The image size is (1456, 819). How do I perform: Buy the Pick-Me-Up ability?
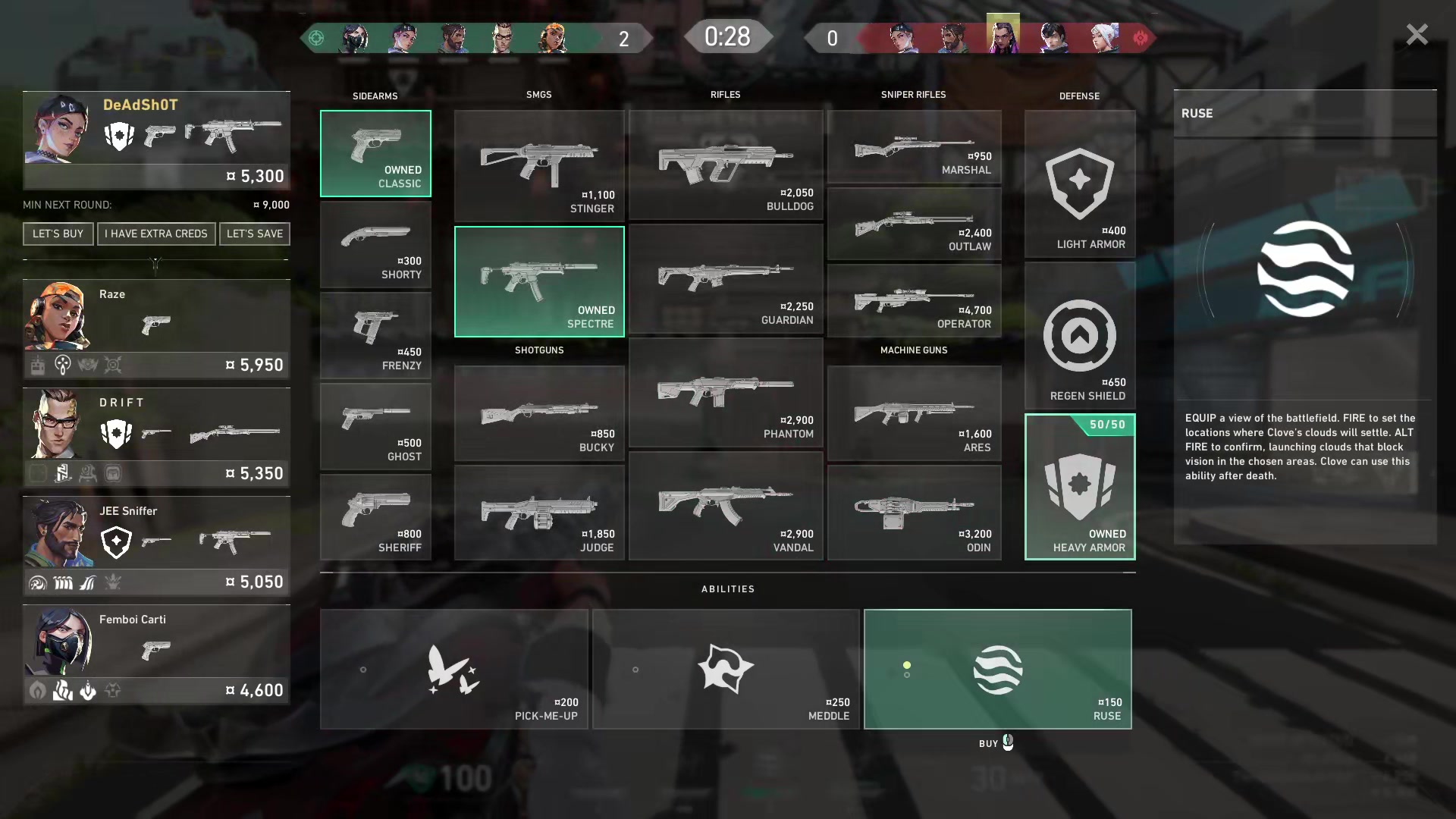pos(453,669)
